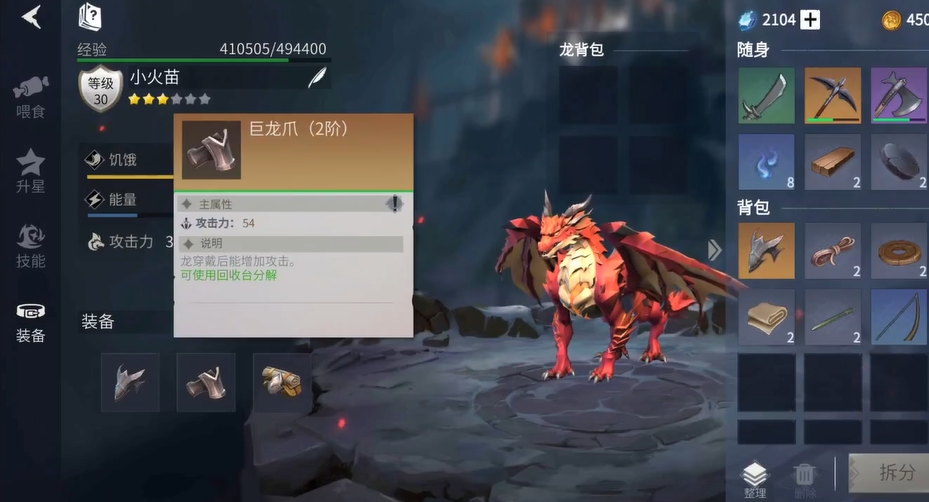Open the help book icon
This screenshot has width=929, height=502.
[90, 17]
